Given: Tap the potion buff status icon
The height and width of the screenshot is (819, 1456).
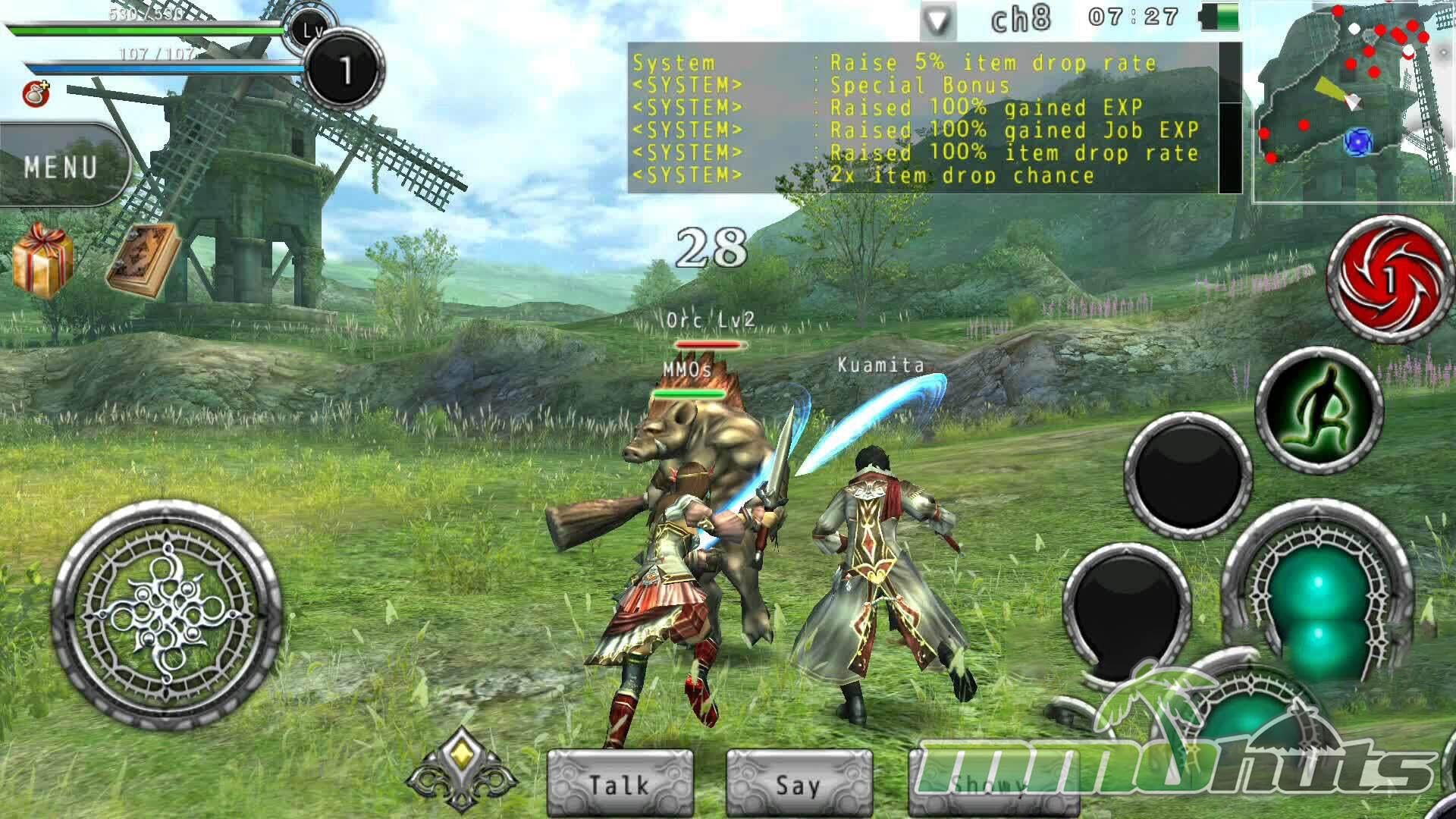Looking at the screenshot, I should tap(36, 94).
